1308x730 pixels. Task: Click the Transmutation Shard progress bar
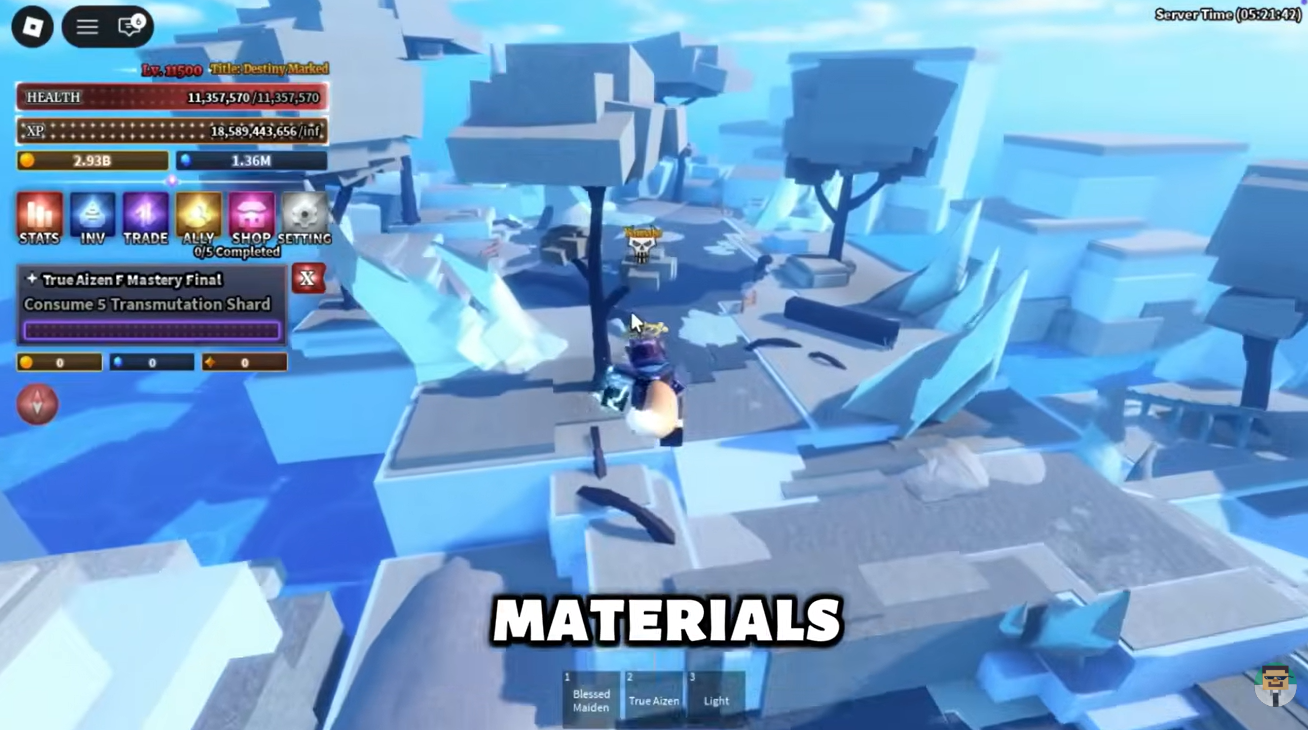pos(151,330)
